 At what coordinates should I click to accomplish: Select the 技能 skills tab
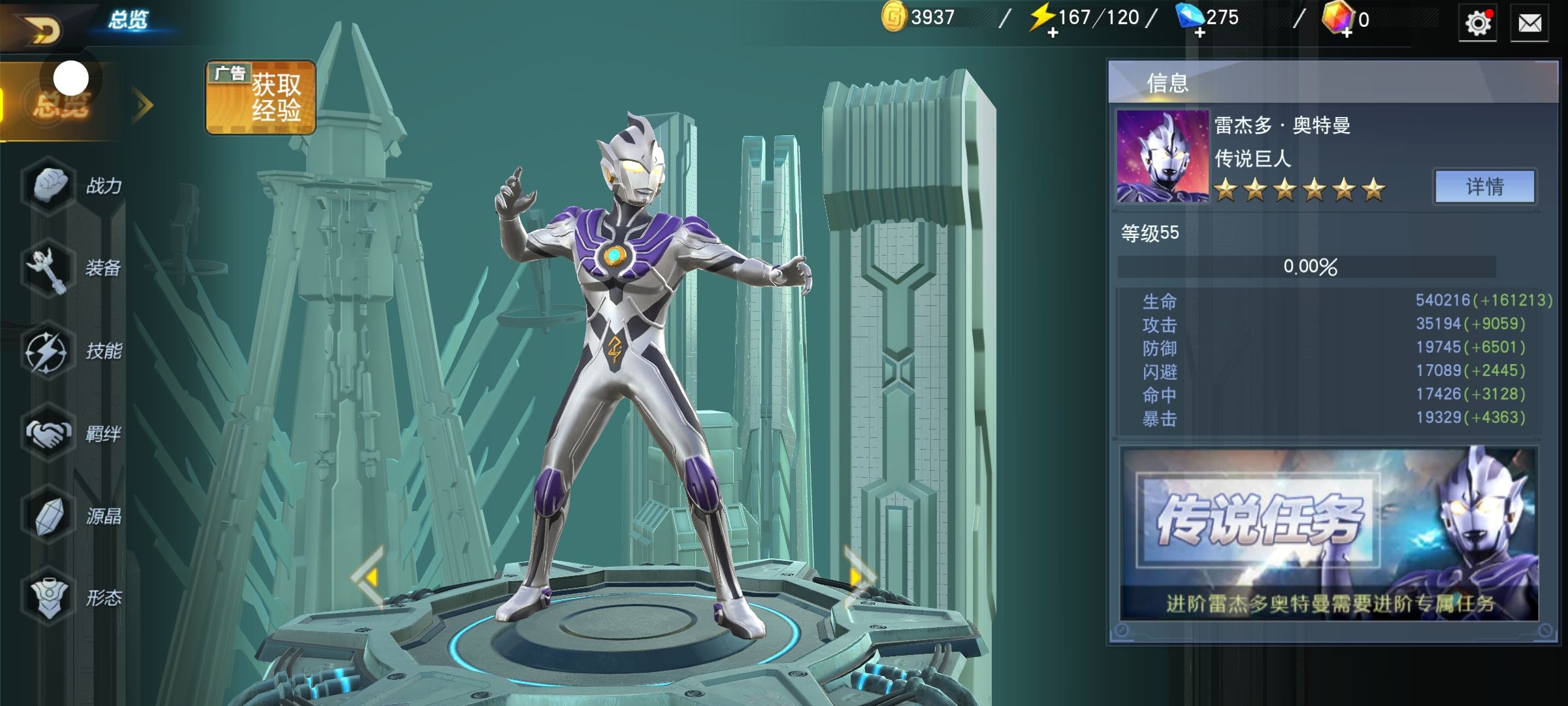(x=72, y=351)
